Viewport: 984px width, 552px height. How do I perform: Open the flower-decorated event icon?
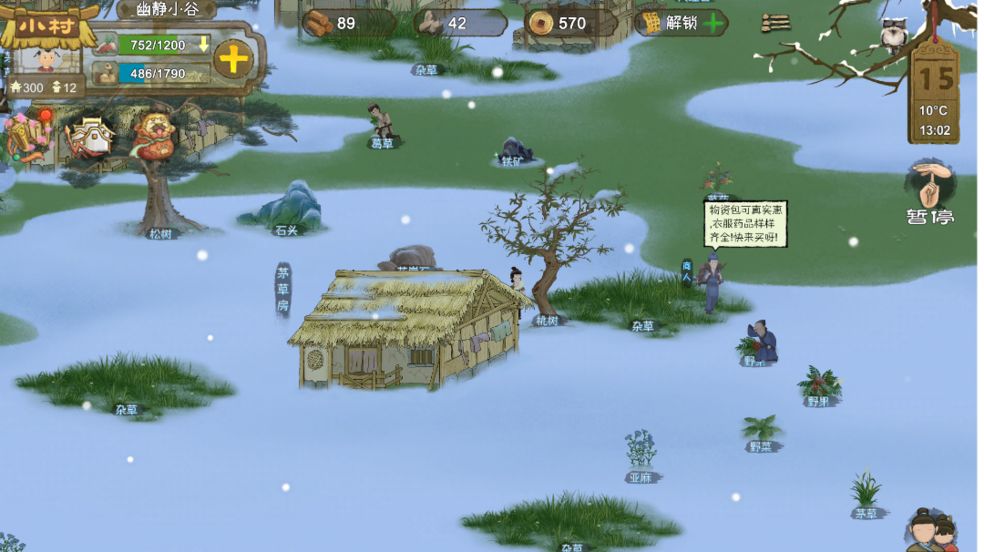pos(27,136)
